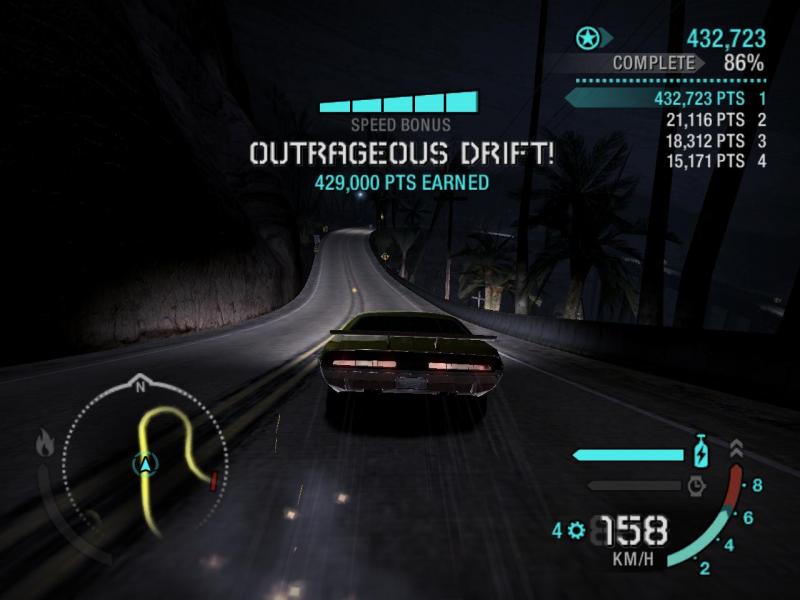Choose the 21,116 PTS leaderboard row
This screenshot has height=600, width=800.
pos(715,120)
